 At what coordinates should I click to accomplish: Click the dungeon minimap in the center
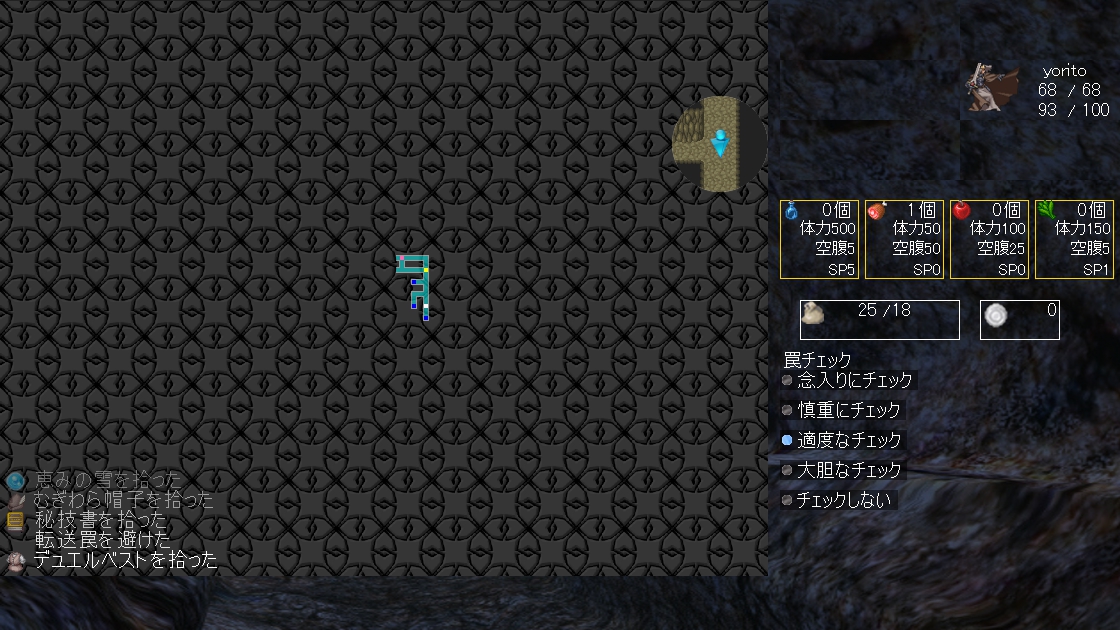414,287
